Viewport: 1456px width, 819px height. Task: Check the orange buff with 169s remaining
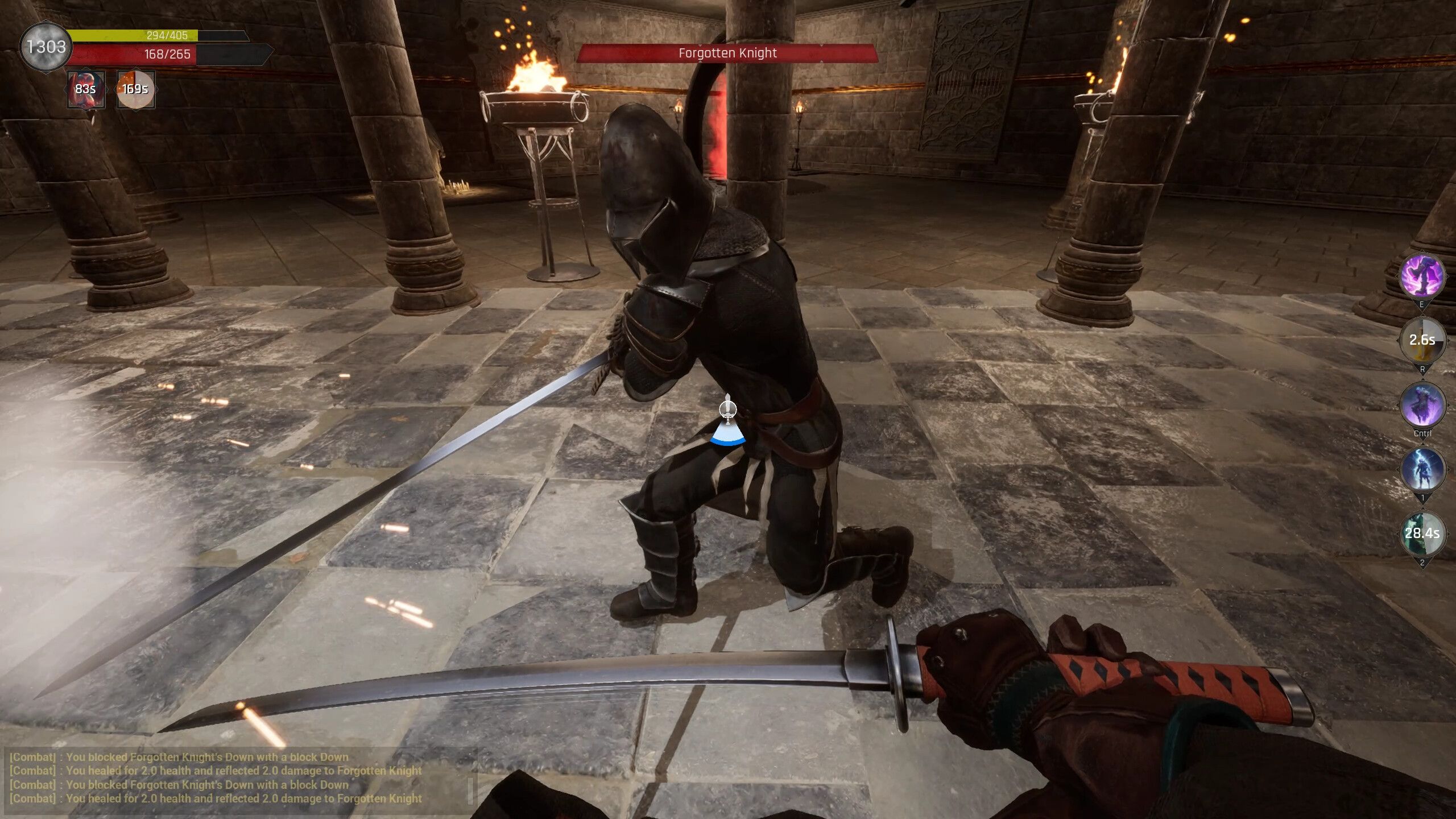click(135, 89)
